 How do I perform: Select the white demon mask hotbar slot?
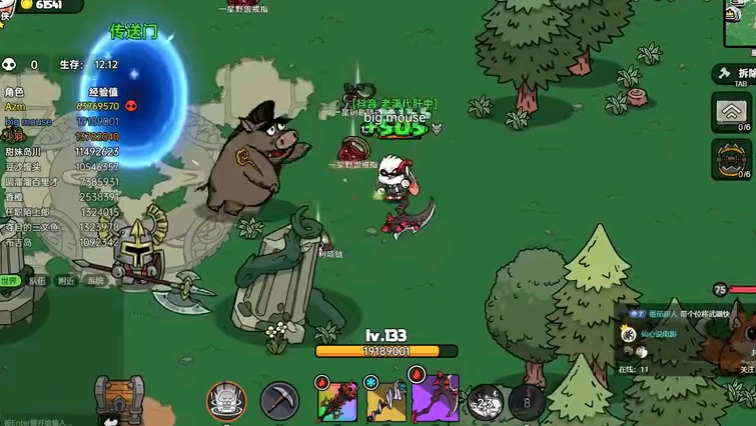227,401
